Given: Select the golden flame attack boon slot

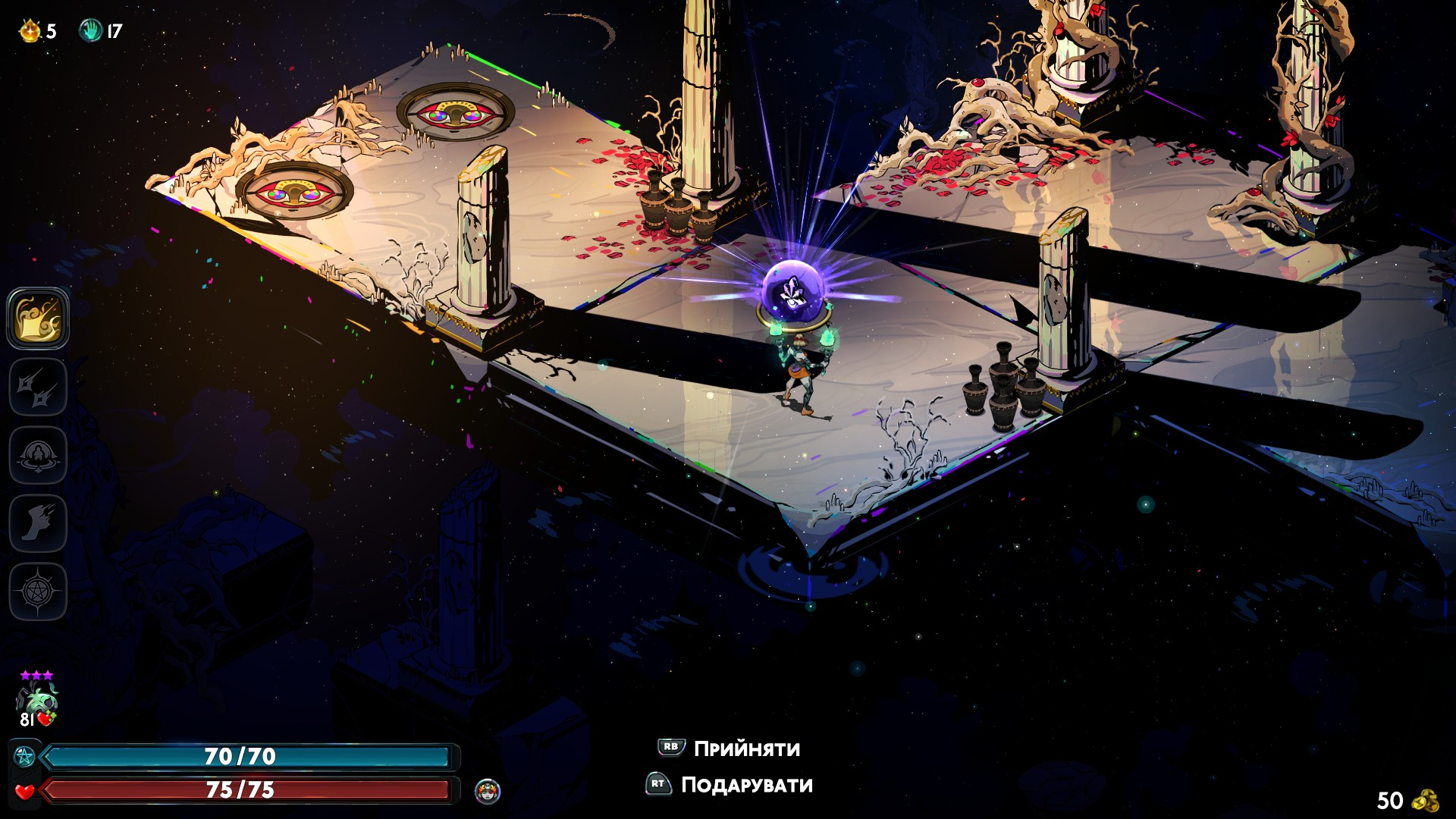Looking at the screenshot, I should [x=38, y=318].
